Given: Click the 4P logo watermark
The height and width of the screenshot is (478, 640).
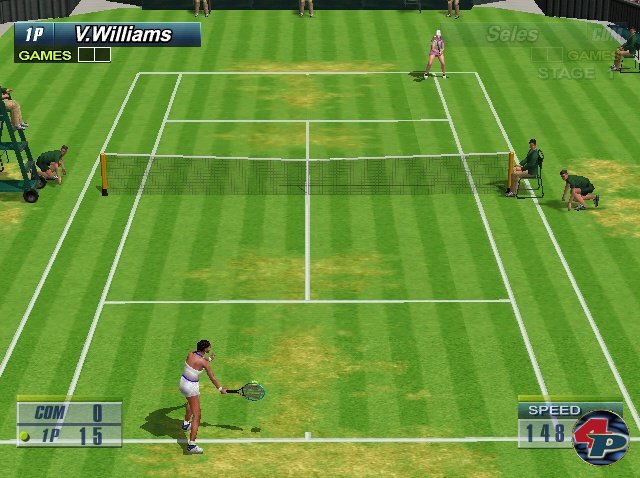Looking at the screenshot, I should click(600, 437).
